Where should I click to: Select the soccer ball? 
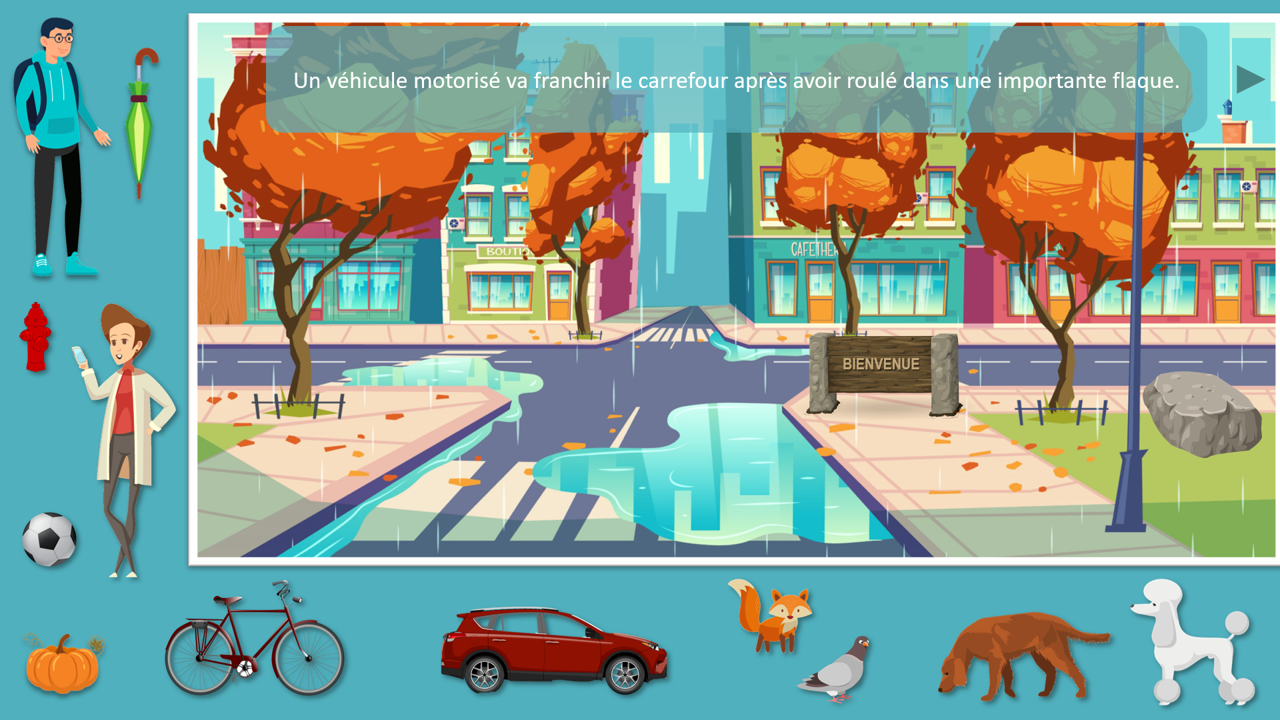click(49, 540)
